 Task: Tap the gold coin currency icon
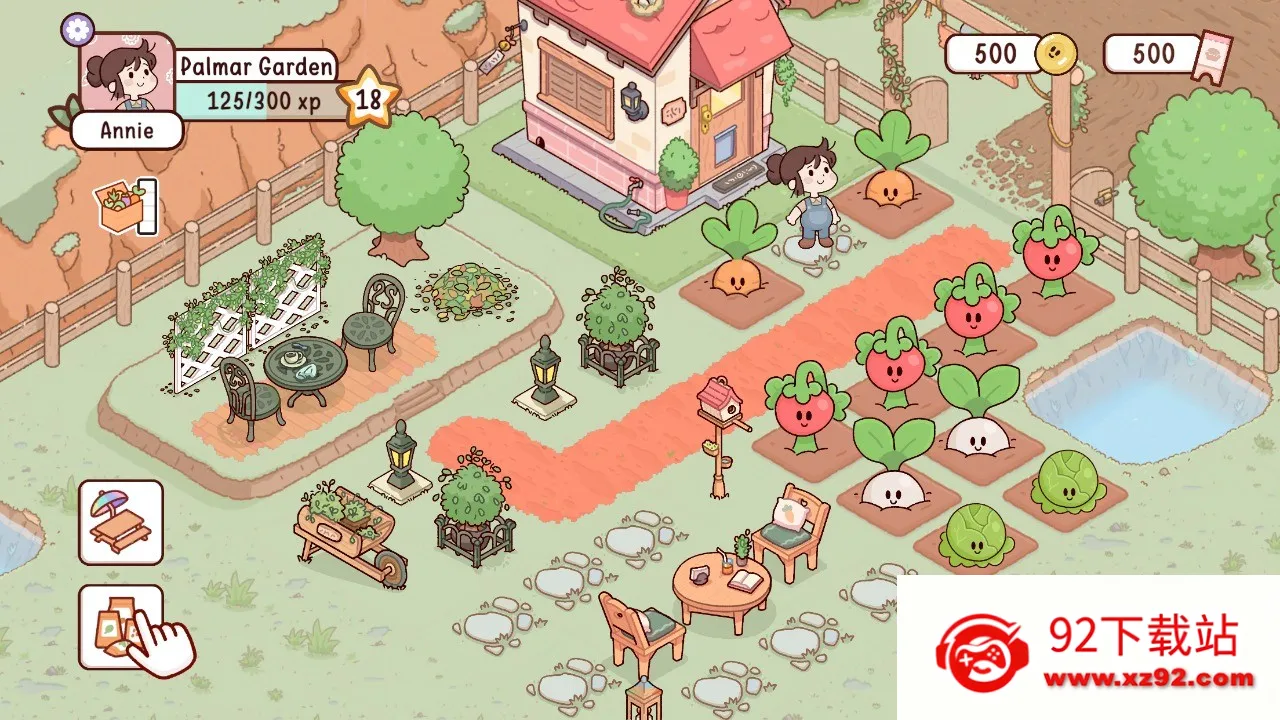pos(1055,54)
